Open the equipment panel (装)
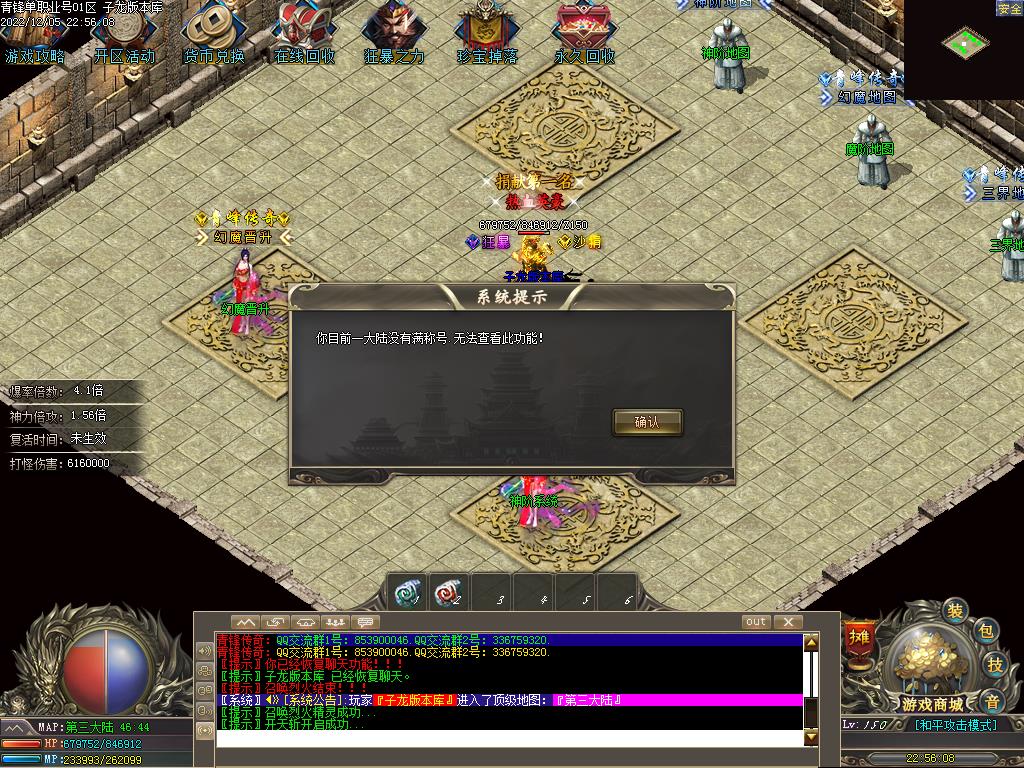 click(955, 611)
